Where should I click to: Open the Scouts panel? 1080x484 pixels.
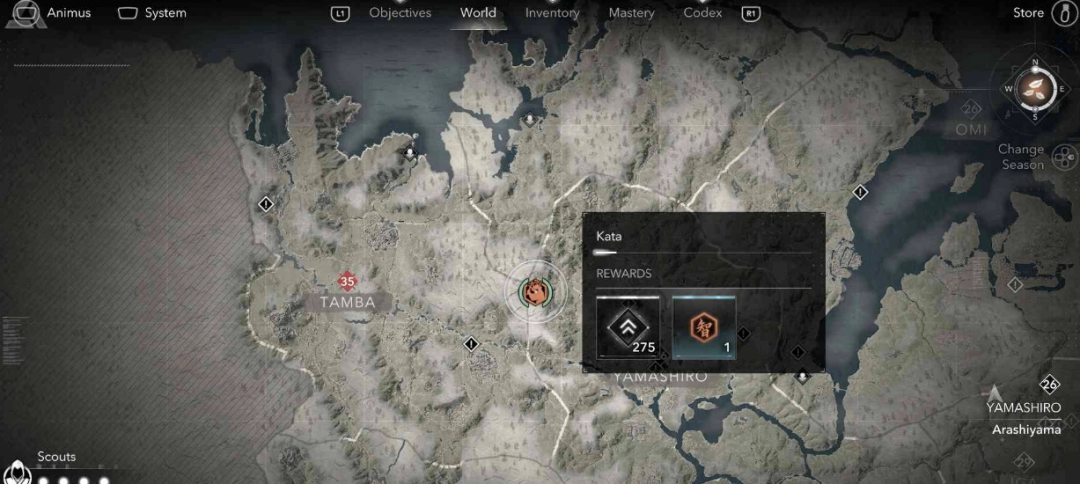coord(56,457)
